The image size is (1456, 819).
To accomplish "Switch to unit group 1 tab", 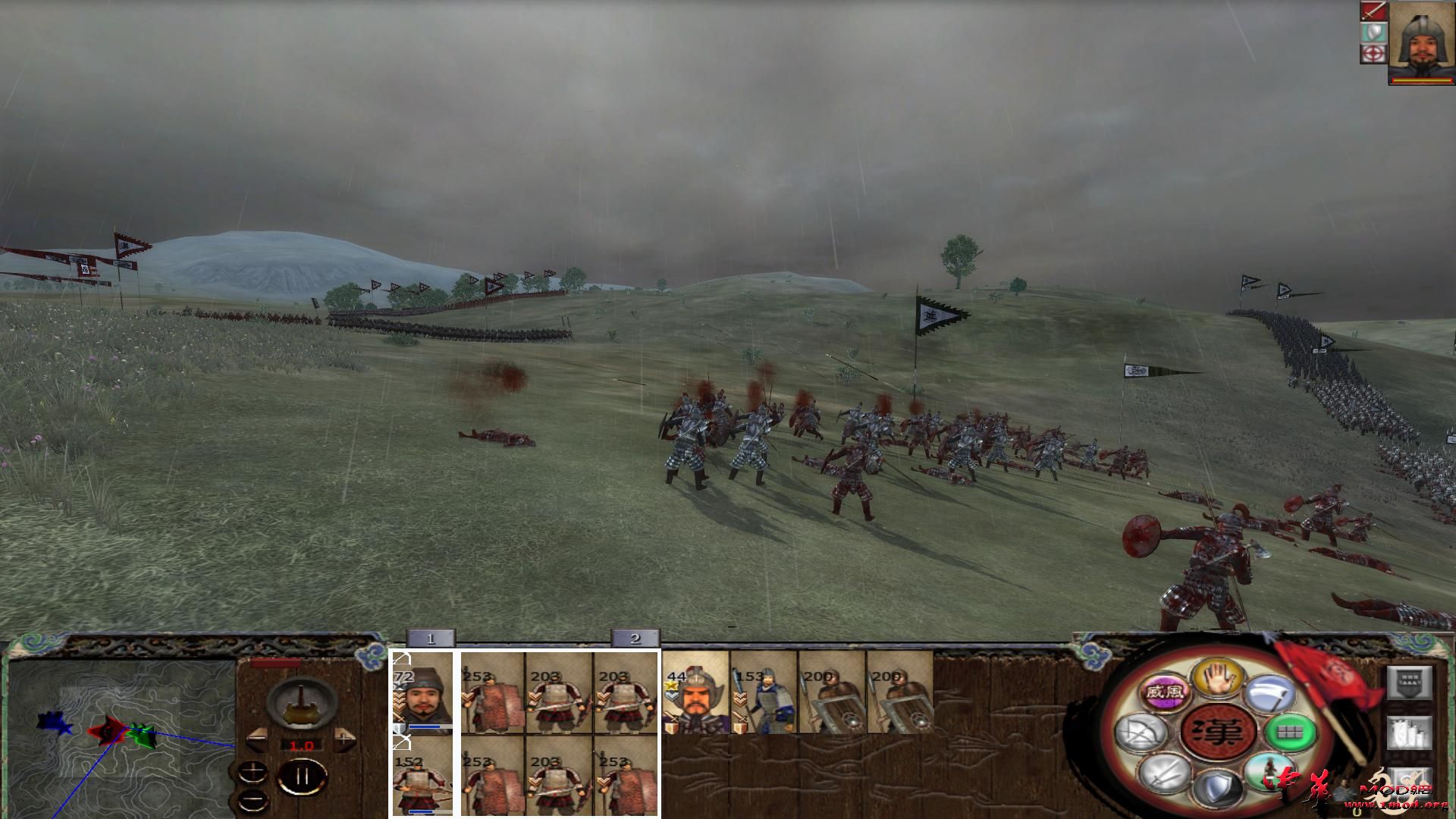I will click(x=428, y=639).
